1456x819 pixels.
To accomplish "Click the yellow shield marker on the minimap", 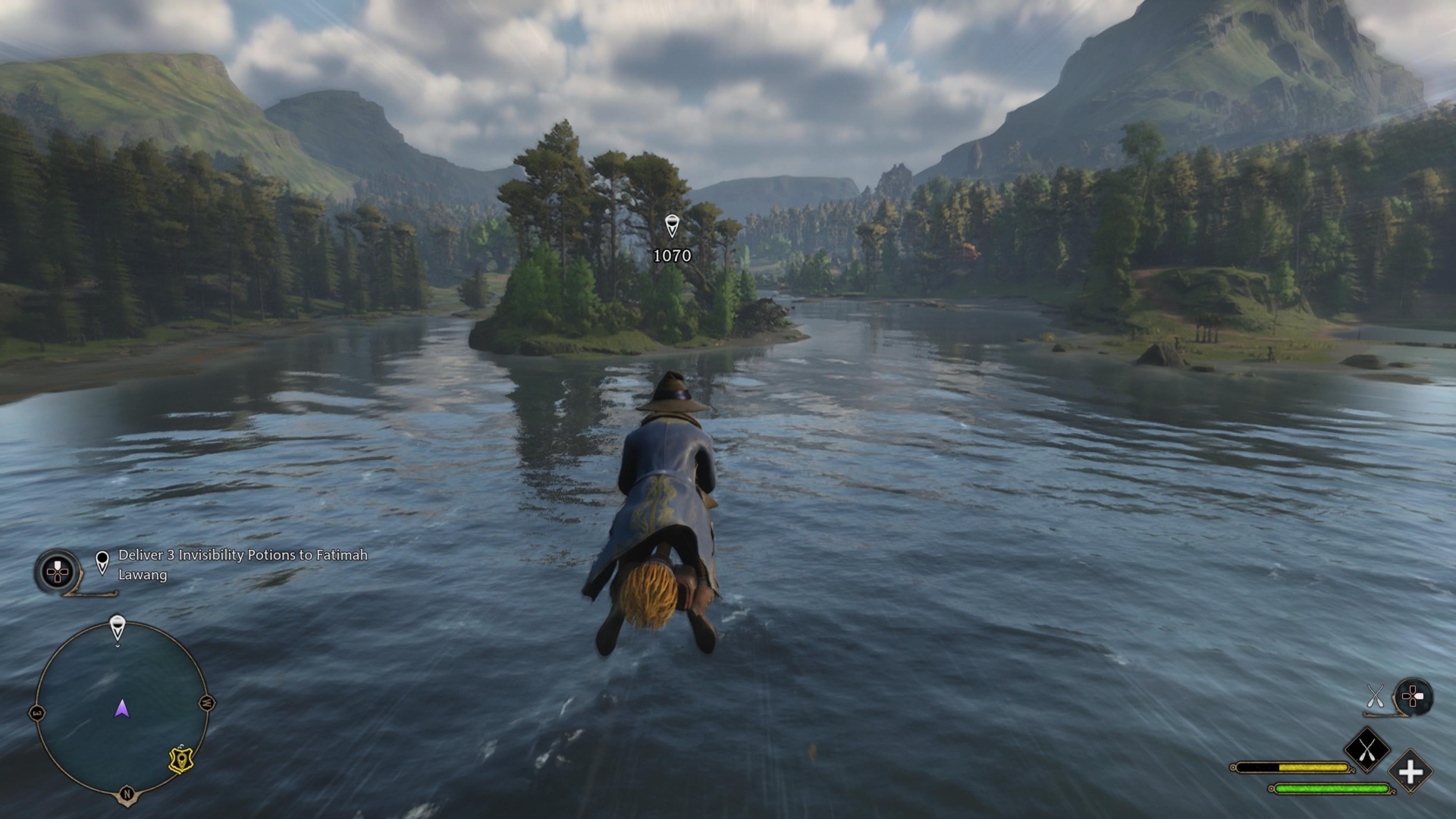I will tap(180, 758).
